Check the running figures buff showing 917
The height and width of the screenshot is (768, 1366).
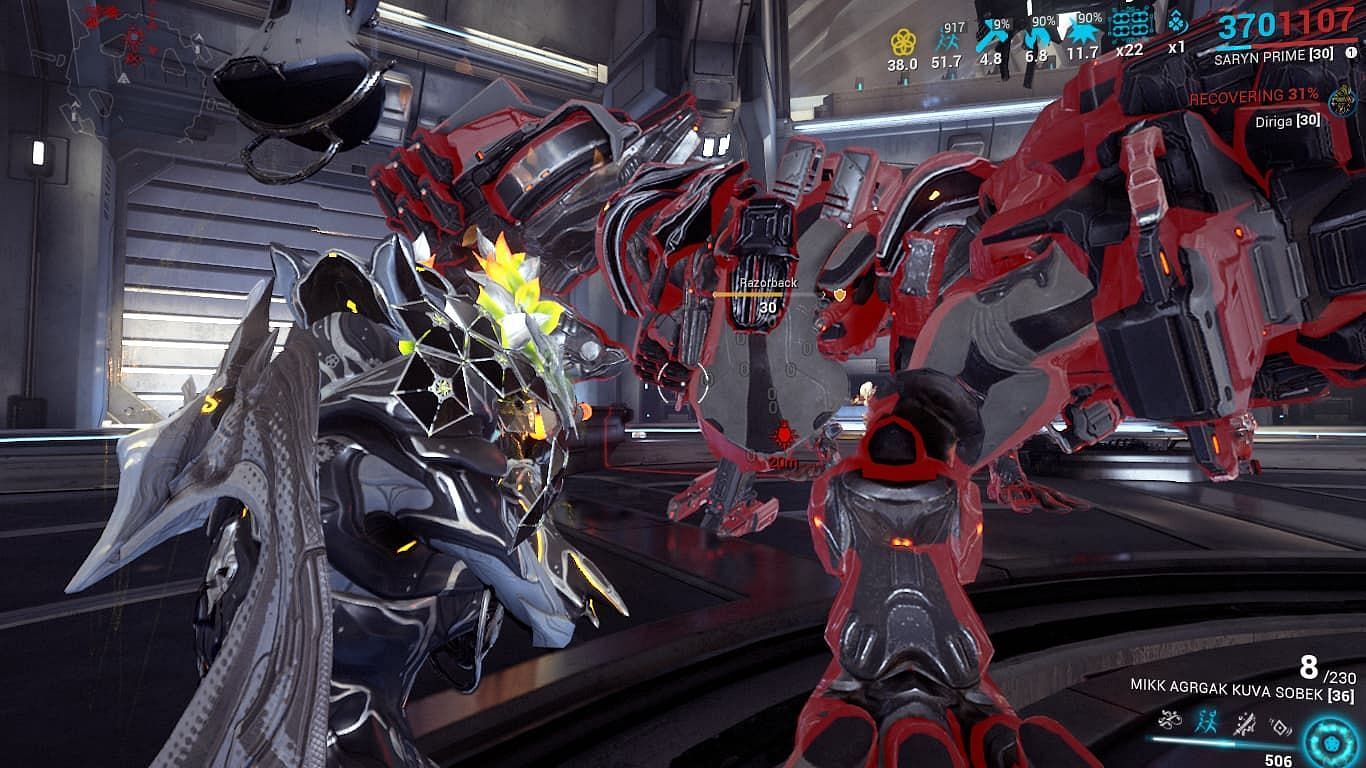(946, 42)
